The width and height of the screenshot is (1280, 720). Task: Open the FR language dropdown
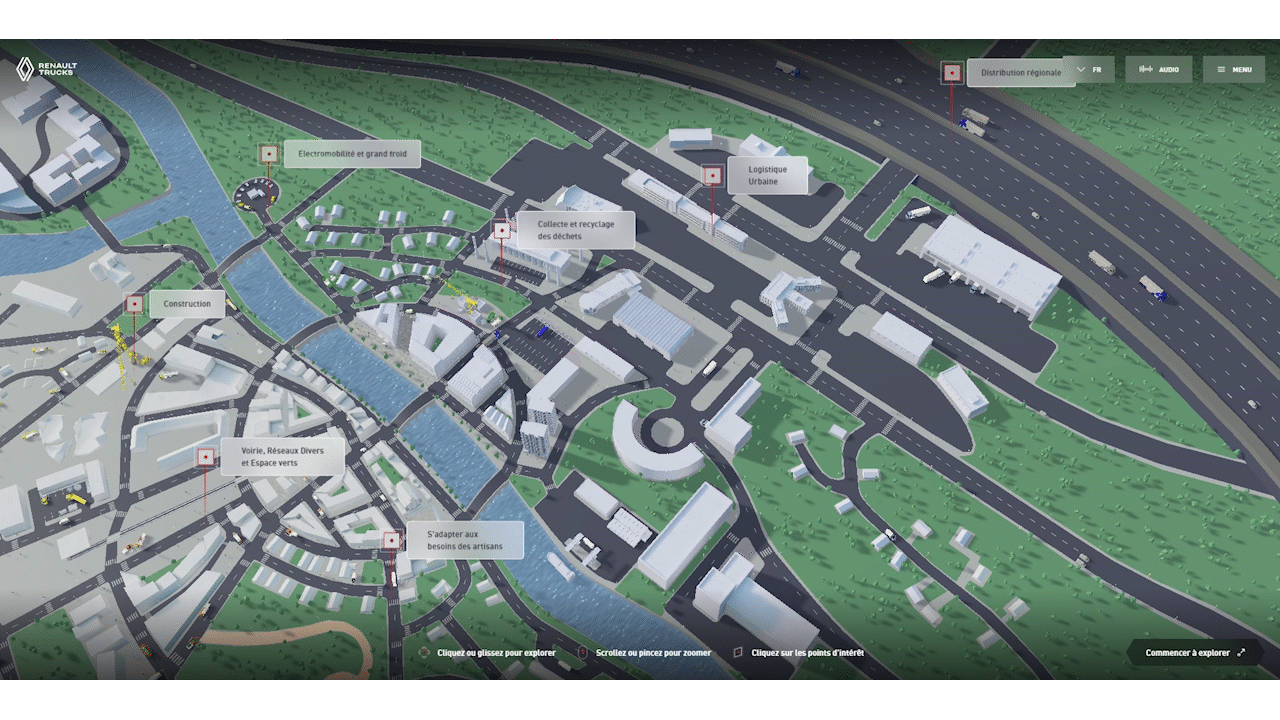(x=1090, y=70)
